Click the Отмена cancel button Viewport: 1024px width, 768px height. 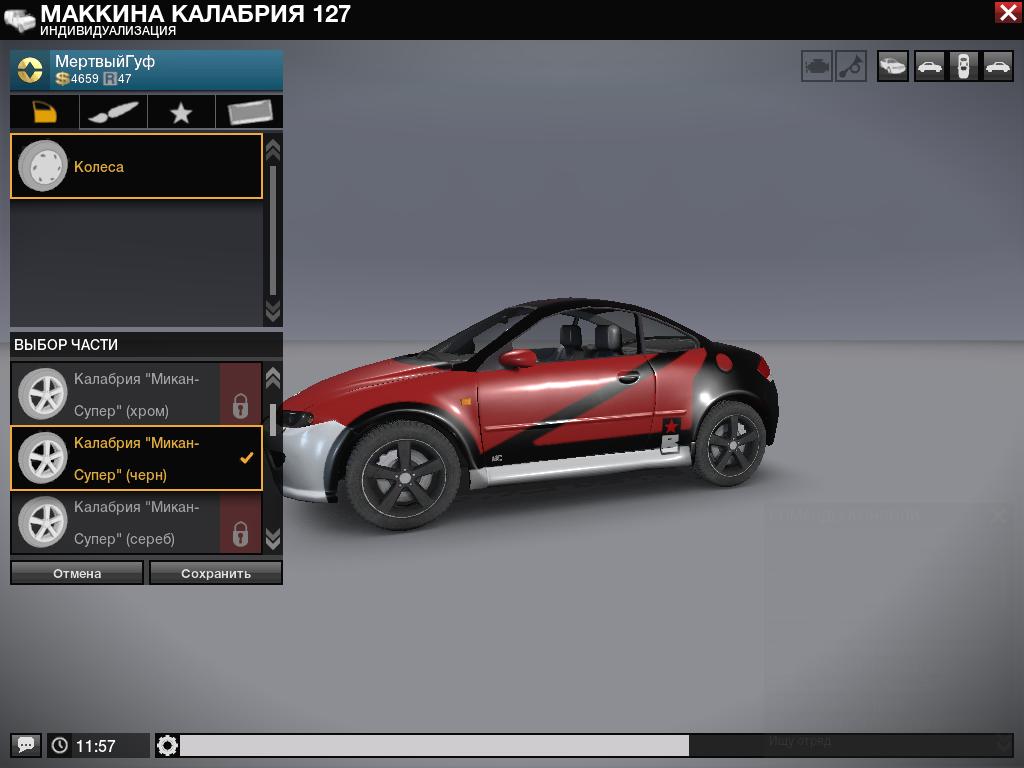(x=77, y=573)
